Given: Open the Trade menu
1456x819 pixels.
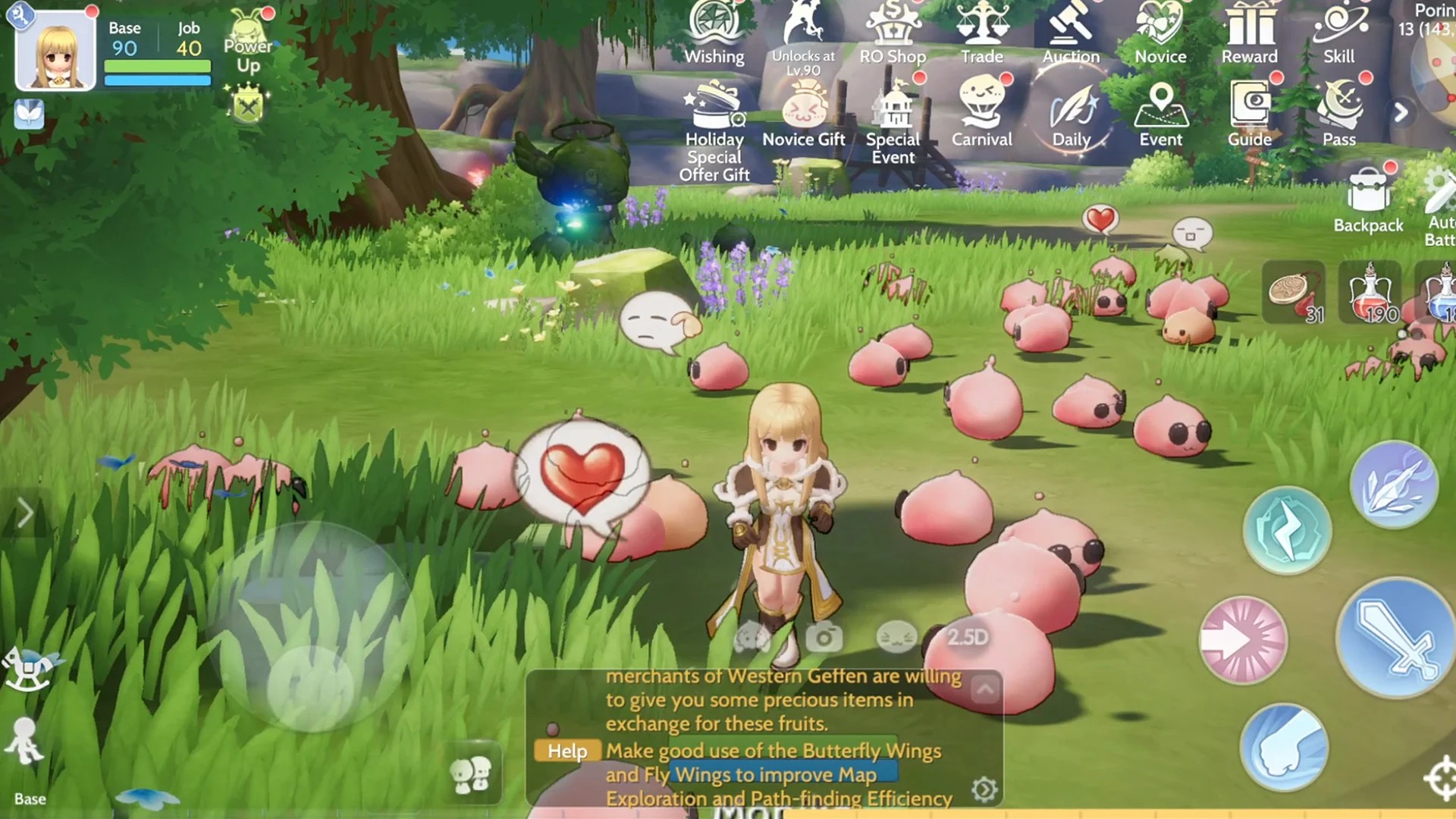Looking at the screenshot, I should point(982,34).
